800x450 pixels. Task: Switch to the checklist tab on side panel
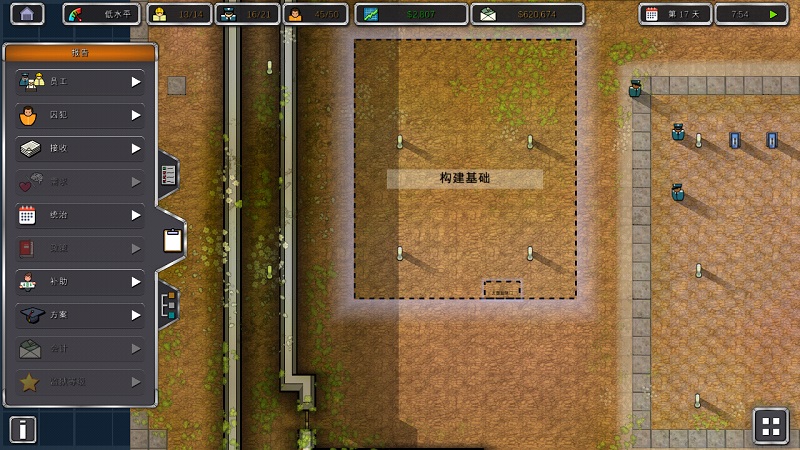168,175
